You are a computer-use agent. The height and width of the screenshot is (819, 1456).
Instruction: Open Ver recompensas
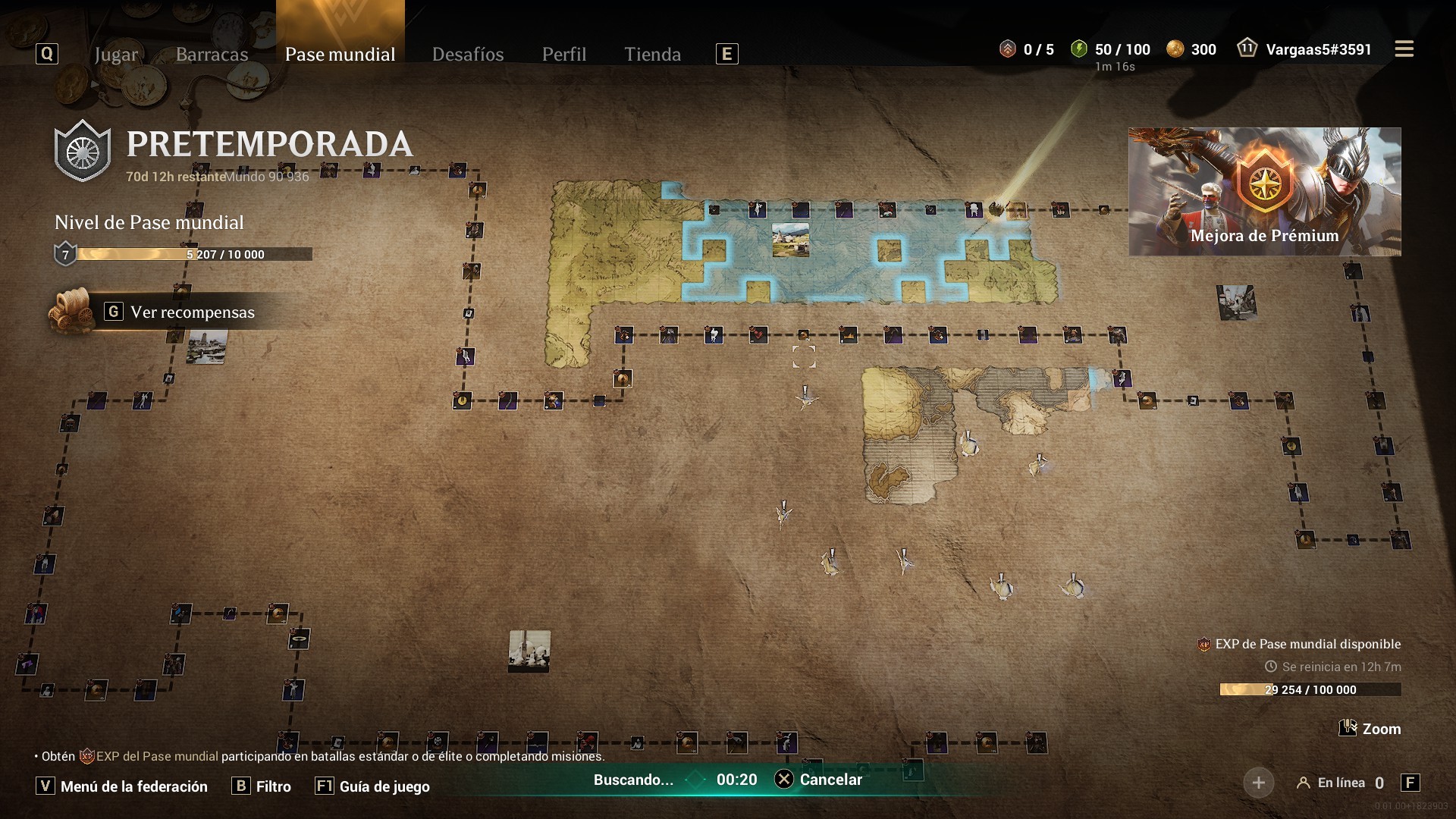192,312
